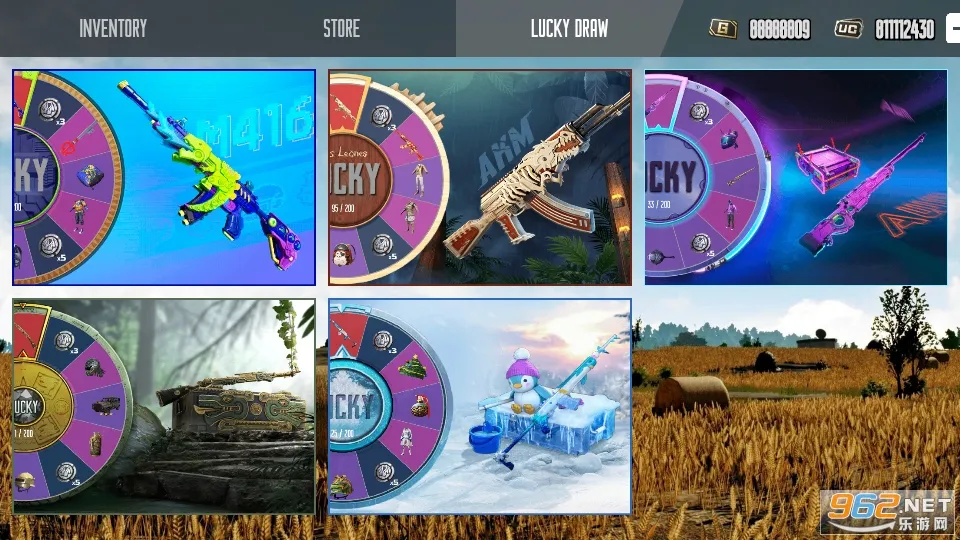
Task: Choose the wooden AKM lucky draw banner
Action: click(x=480, y=177)
